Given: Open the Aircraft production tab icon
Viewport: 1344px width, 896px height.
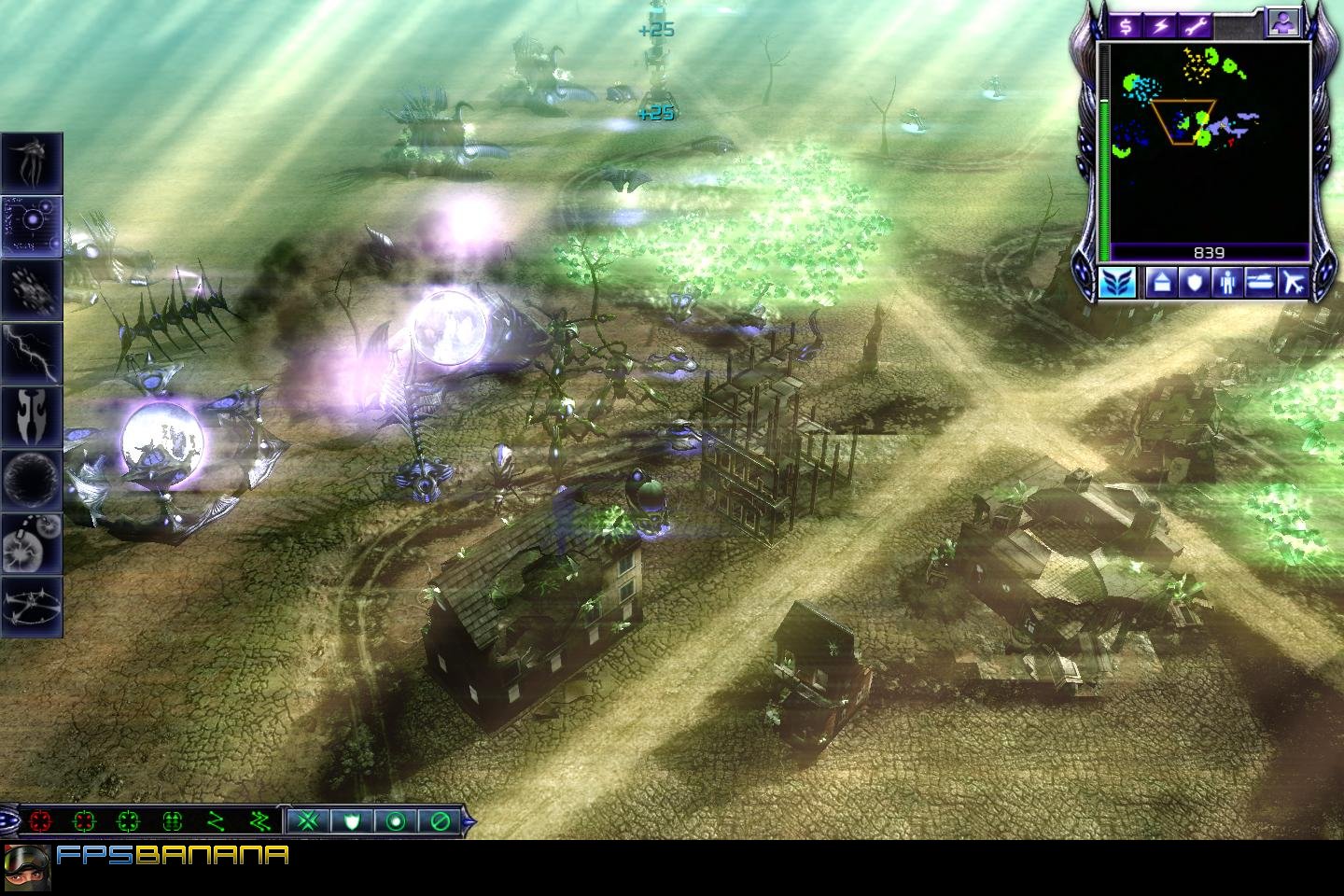Looking at the screenshot, I should [x=1294, y=283].
